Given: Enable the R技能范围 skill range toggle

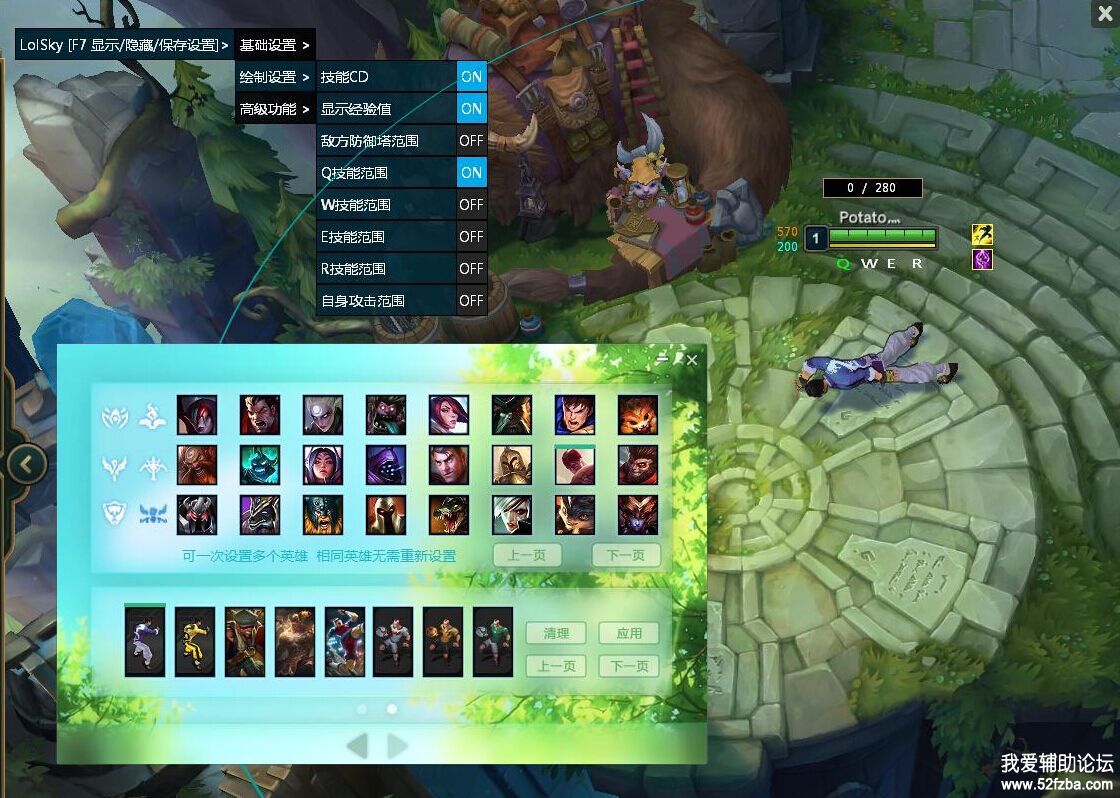Looking at the screenshot, I should (x=471, y=269).
